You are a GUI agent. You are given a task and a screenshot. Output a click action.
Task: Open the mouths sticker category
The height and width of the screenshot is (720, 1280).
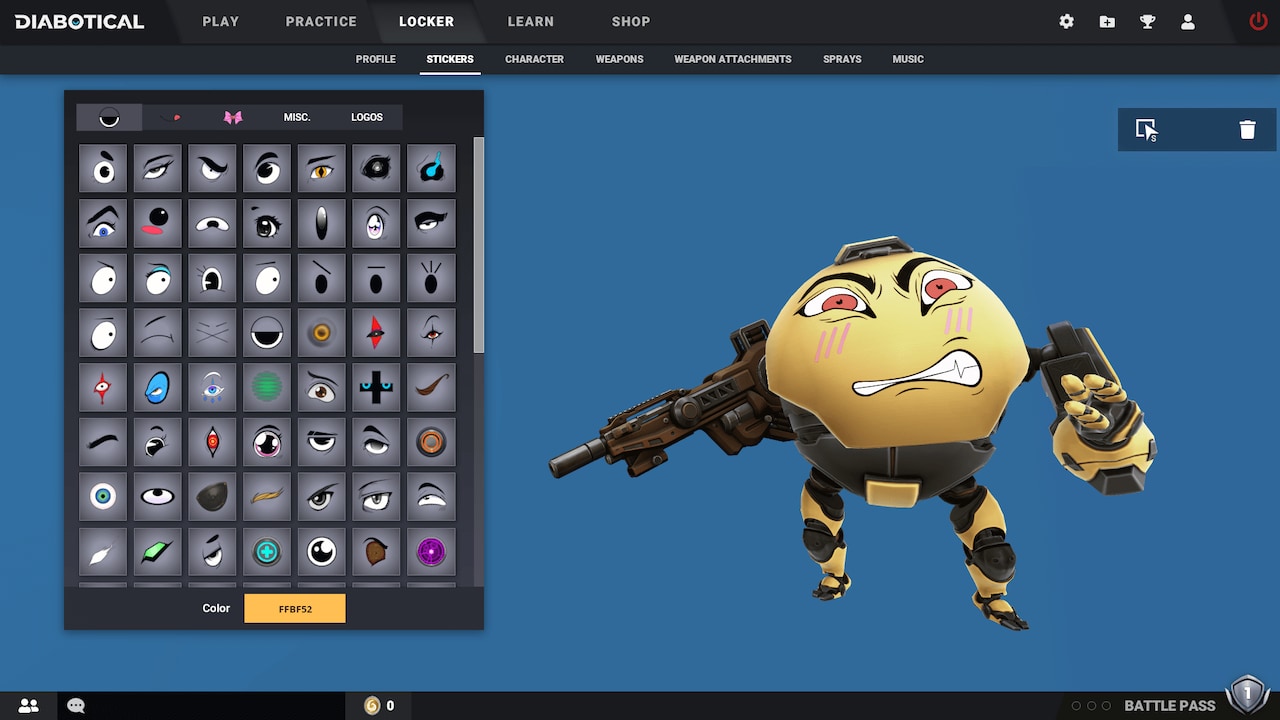pyautogui.click(x=170, y=117)
